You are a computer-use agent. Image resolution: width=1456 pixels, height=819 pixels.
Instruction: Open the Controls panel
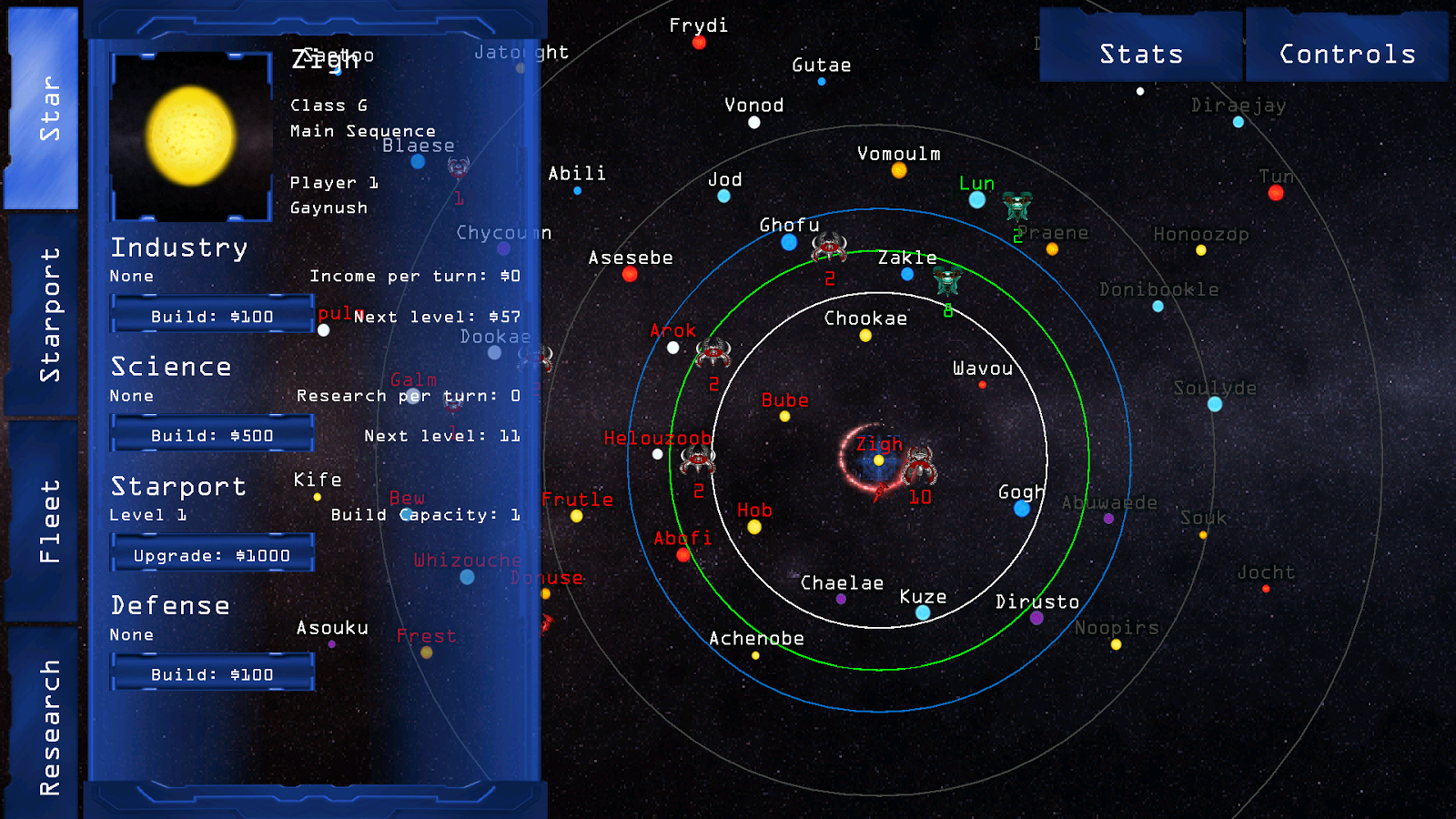1346,53
